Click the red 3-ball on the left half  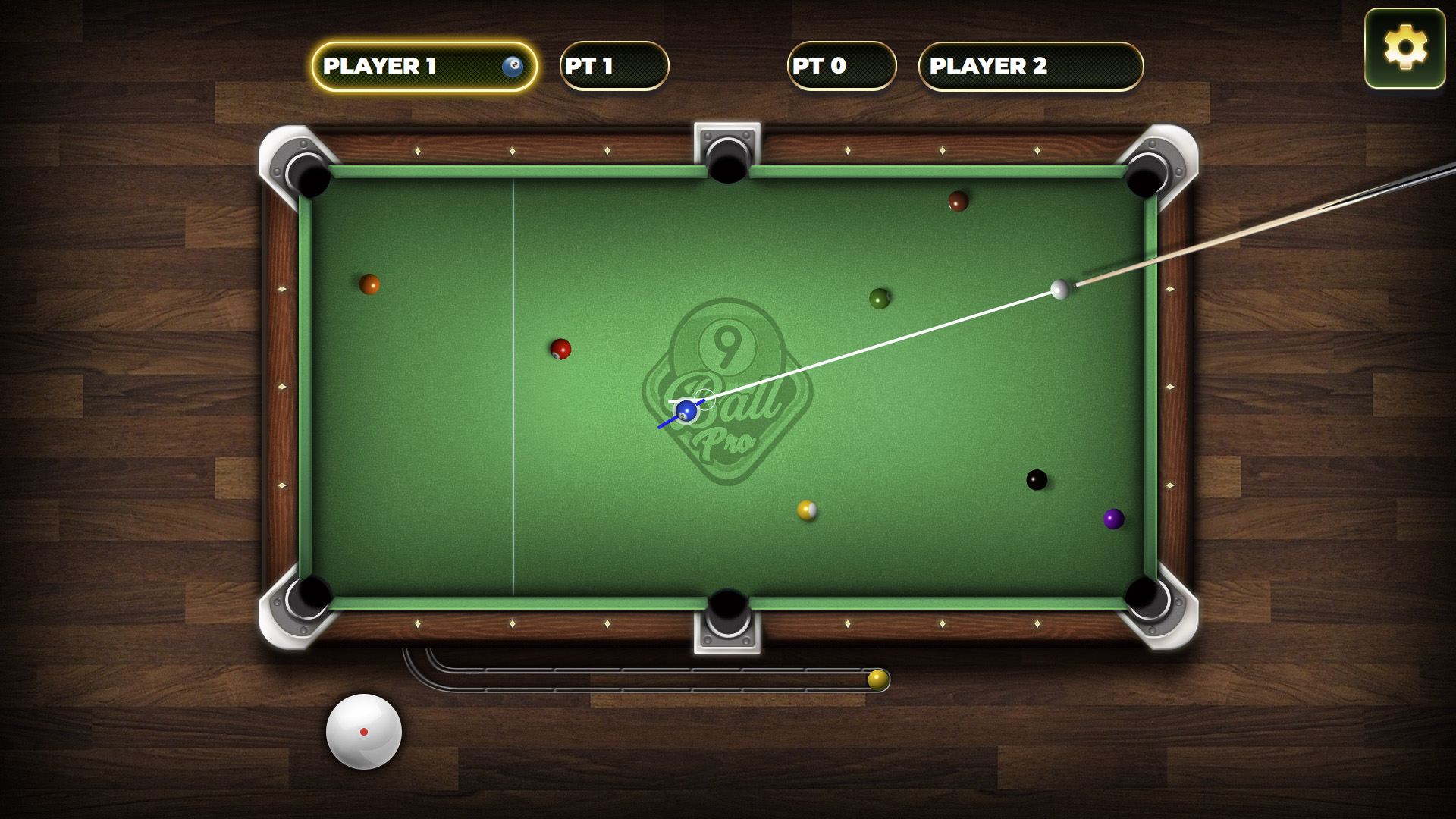(560, 348)
